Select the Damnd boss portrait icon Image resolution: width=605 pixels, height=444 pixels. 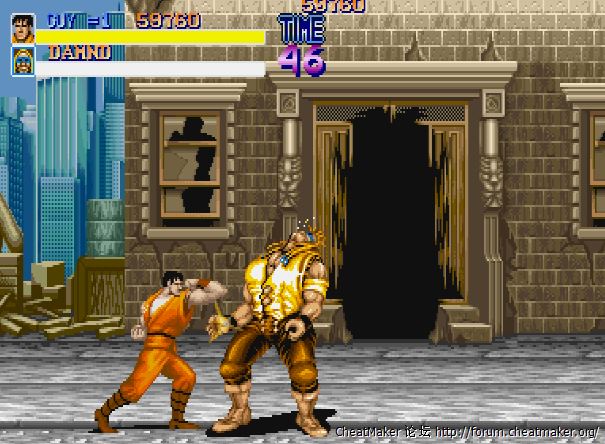(x=22, y=61)
